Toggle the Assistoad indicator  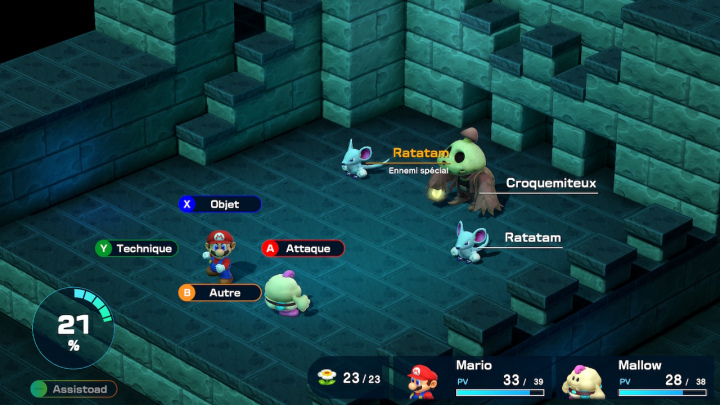[x=73, y=389]
